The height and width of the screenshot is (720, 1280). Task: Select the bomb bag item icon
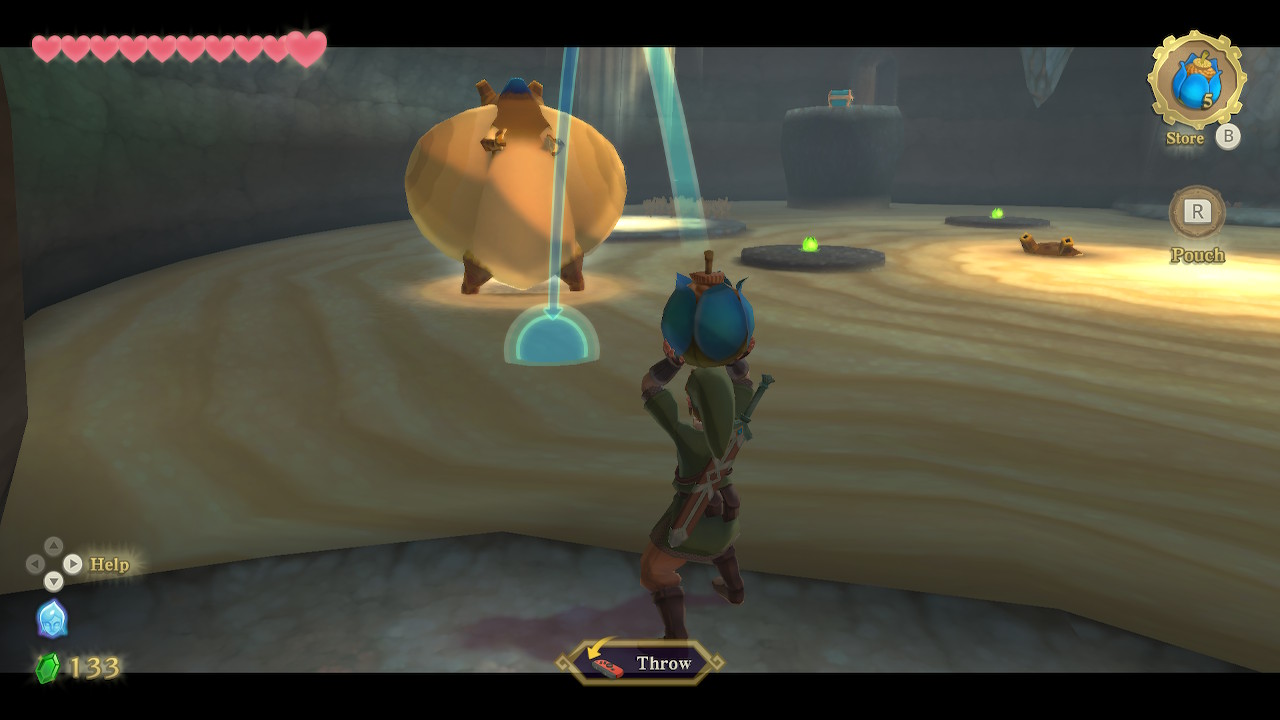point(1195,81)
